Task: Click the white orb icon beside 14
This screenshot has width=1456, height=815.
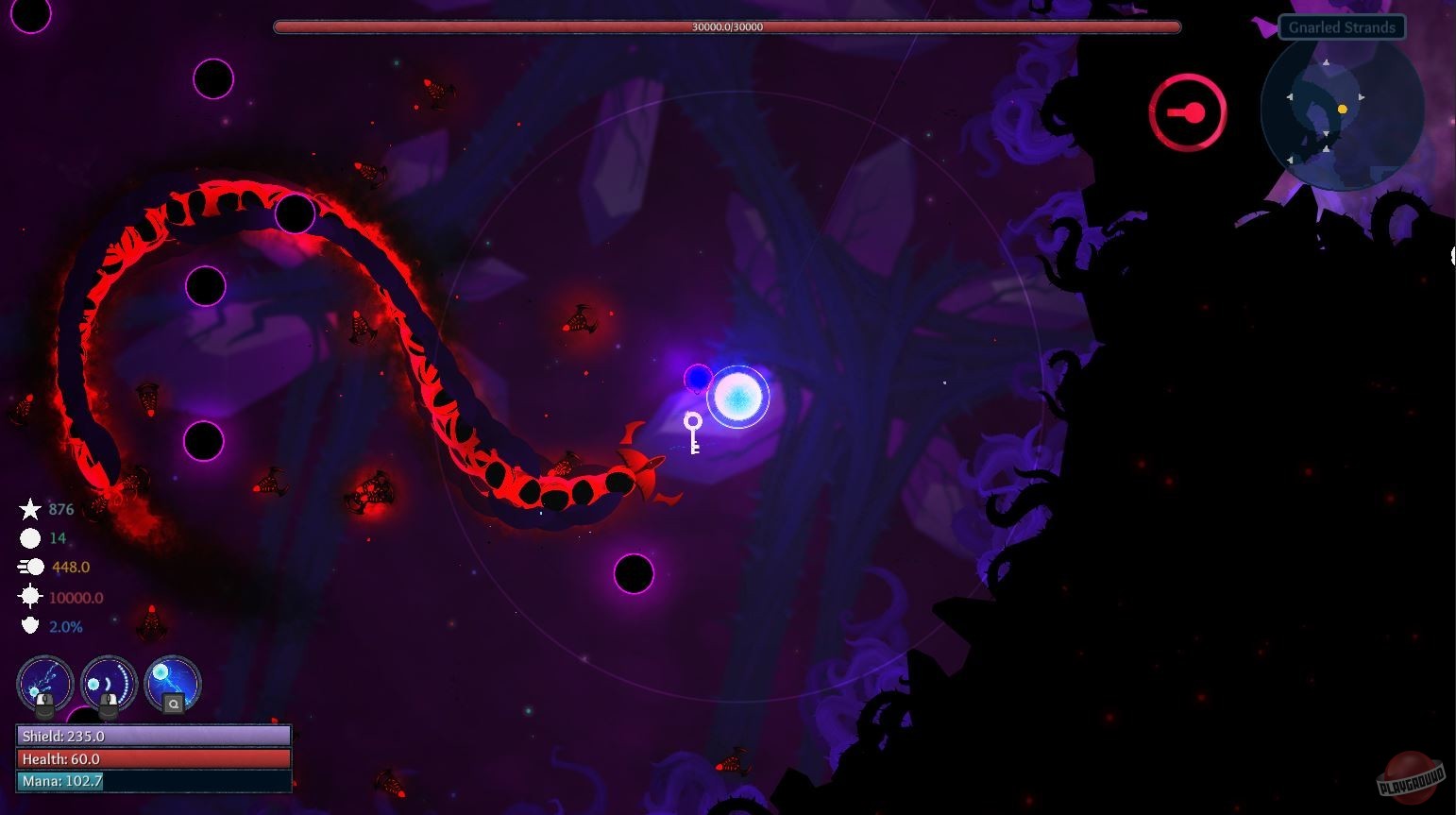Action: pos(31,537)
